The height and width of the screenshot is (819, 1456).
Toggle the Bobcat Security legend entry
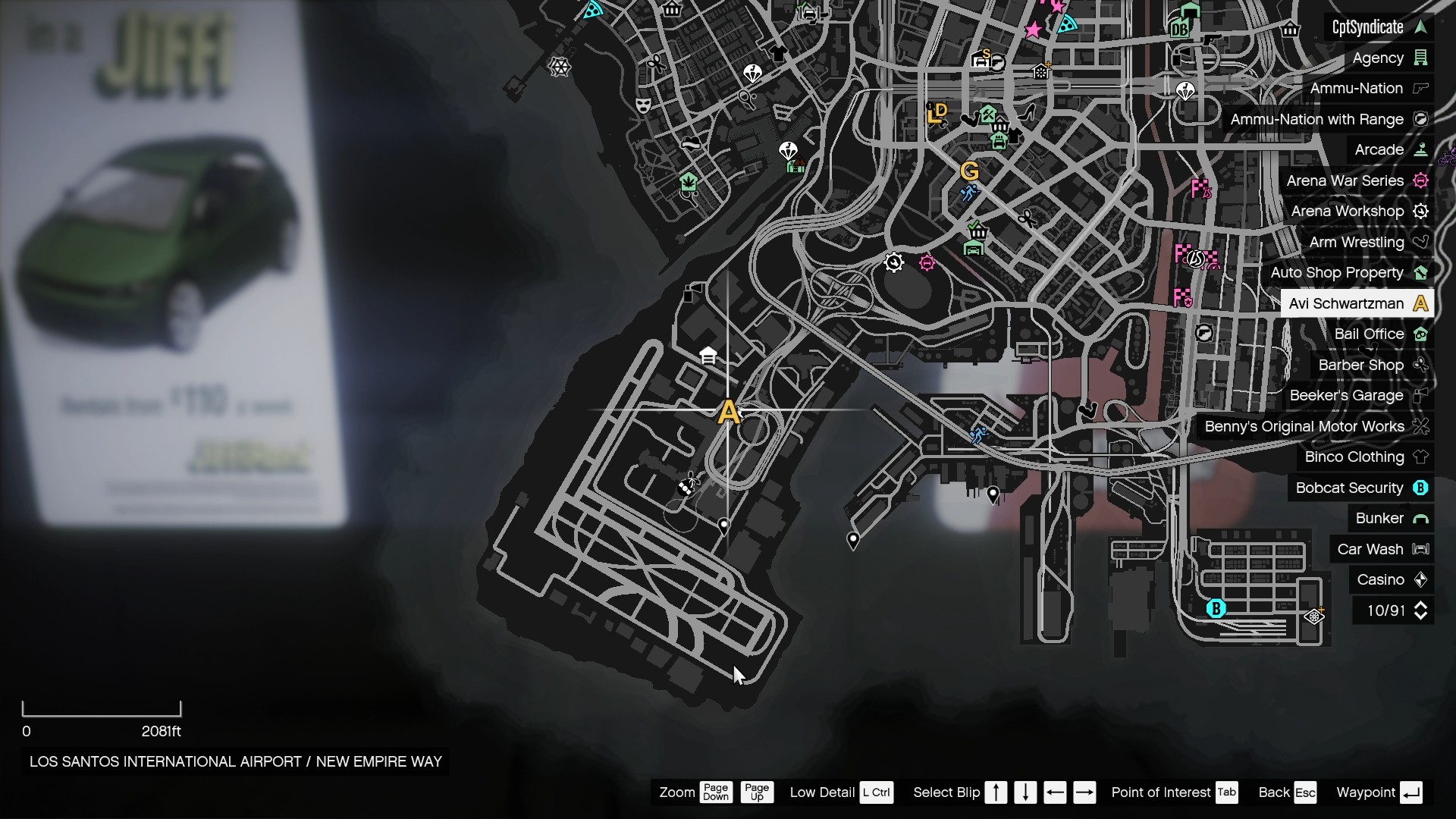click(1422, 488)
